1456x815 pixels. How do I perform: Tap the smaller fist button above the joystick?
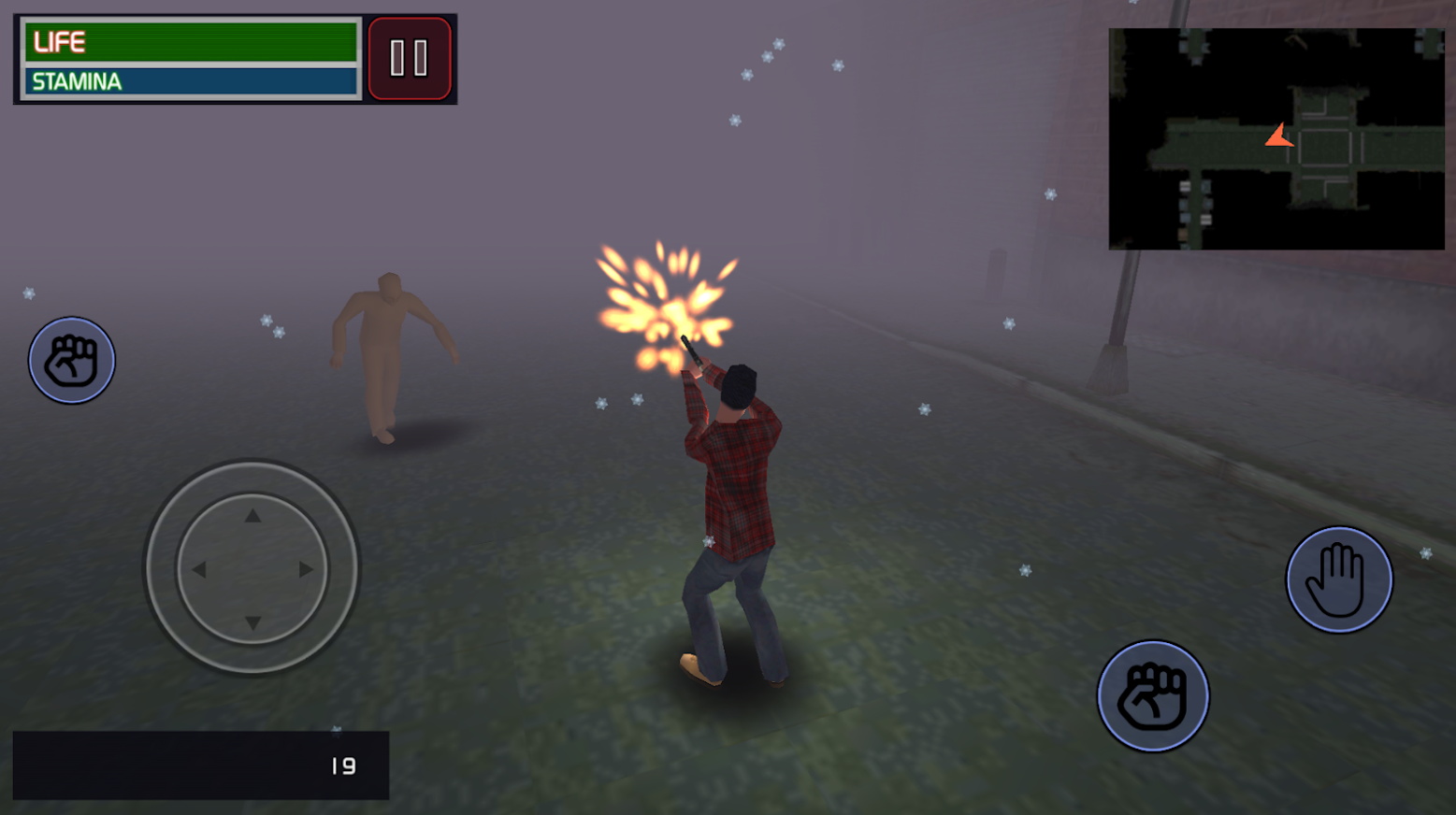[x=71, y=360]
